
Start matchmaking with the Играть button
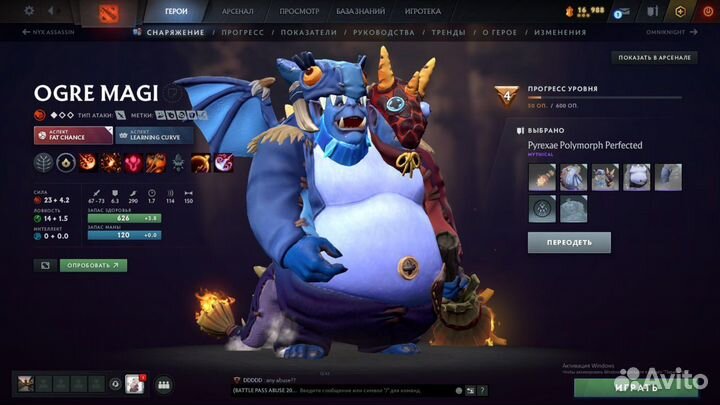(x=636, y=386)
